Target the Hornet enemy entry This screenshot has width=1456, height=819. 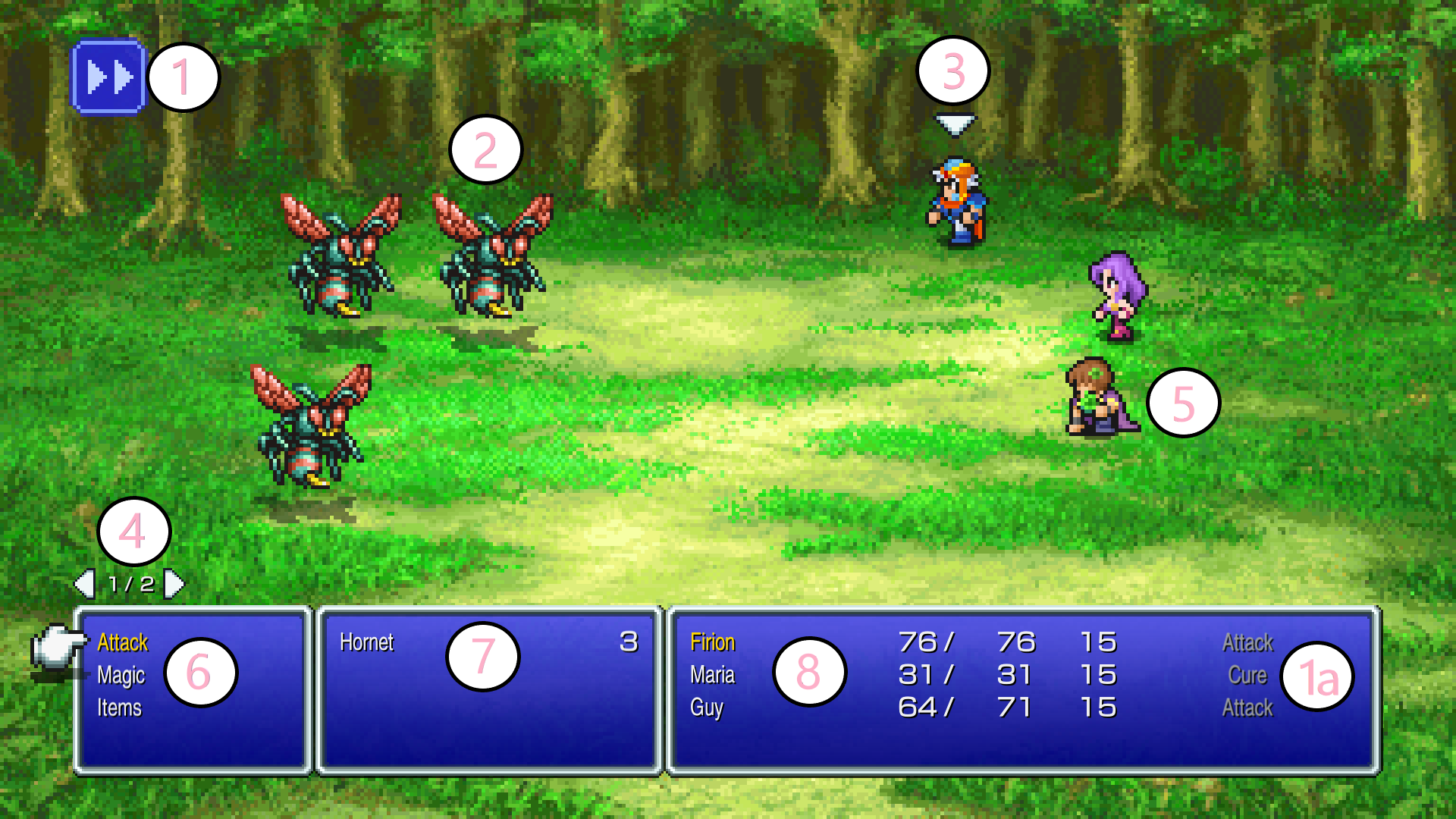pos(366,643)
